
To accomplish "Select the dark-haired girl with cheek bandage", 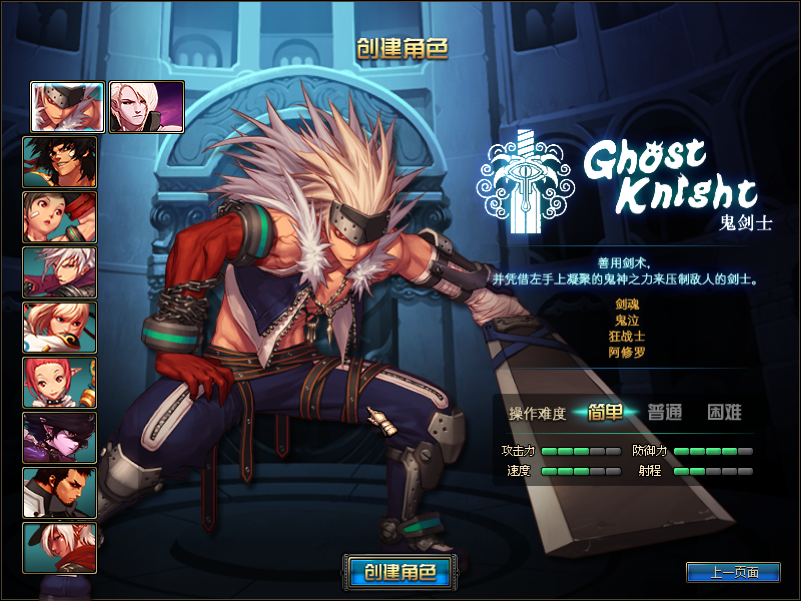I will click(60, 217).
